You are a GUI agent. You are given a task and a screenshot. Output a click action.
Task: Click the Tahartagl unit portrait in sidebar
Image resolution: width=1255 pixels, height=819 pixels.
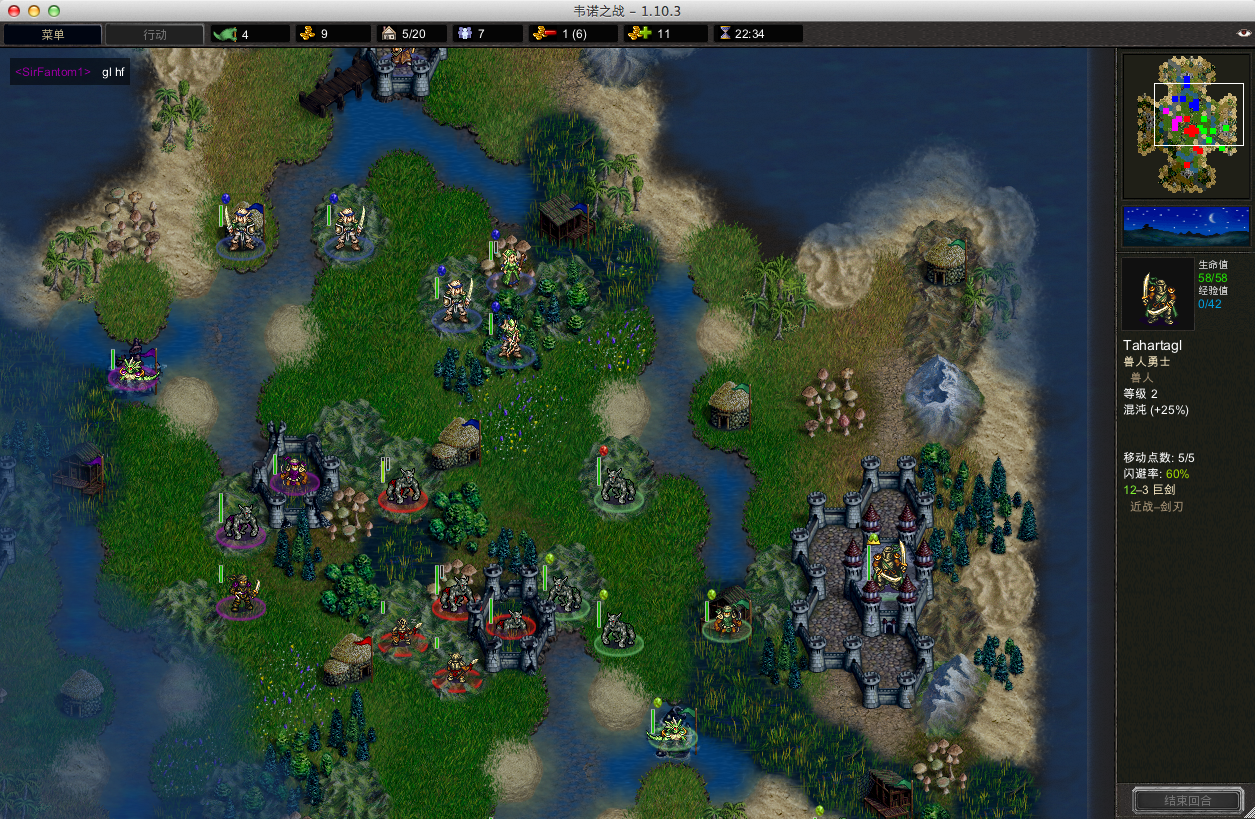tap(1157, 294)
